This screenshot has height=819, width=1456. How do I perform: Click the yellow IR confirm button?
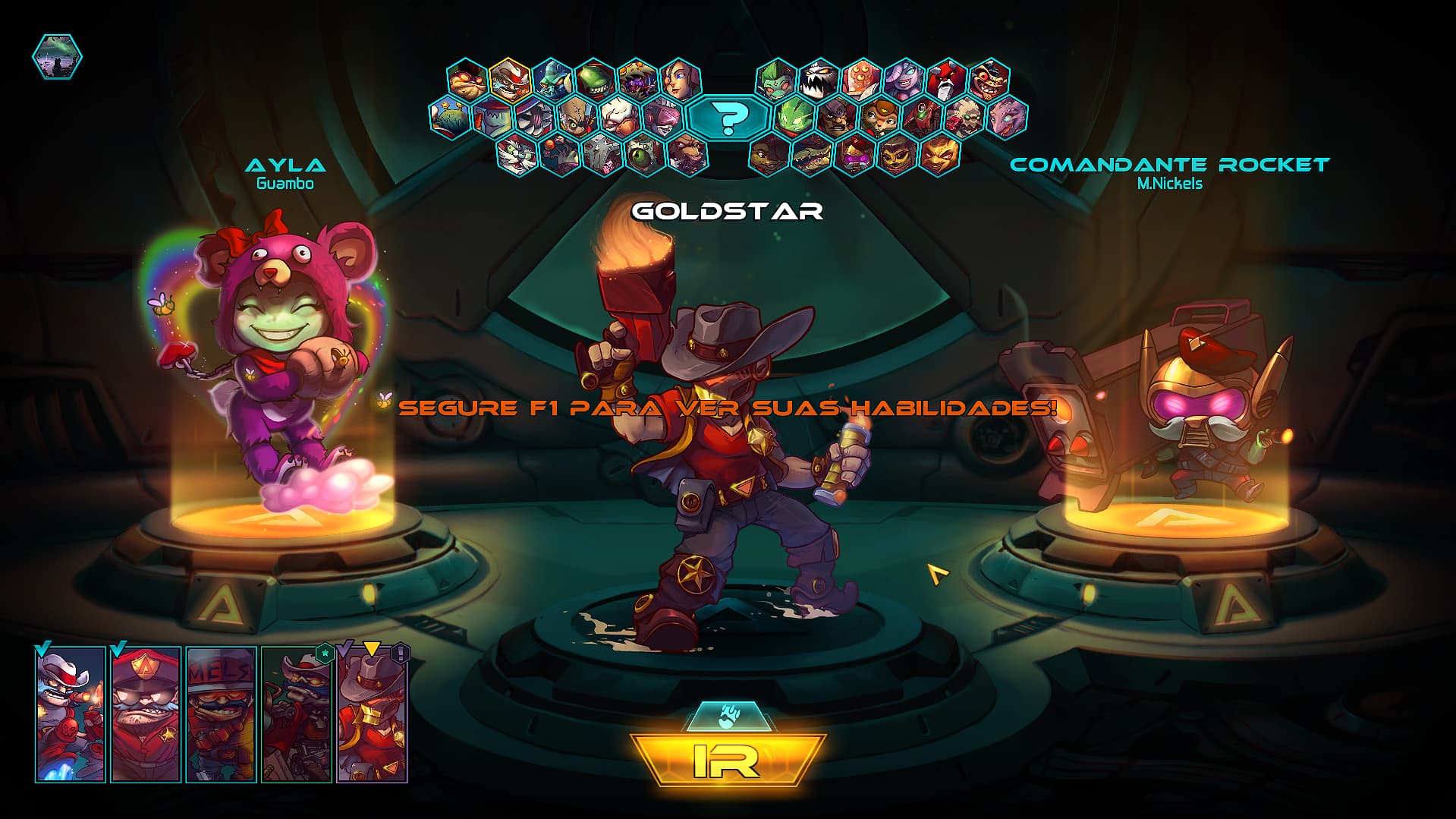point(727,760)
